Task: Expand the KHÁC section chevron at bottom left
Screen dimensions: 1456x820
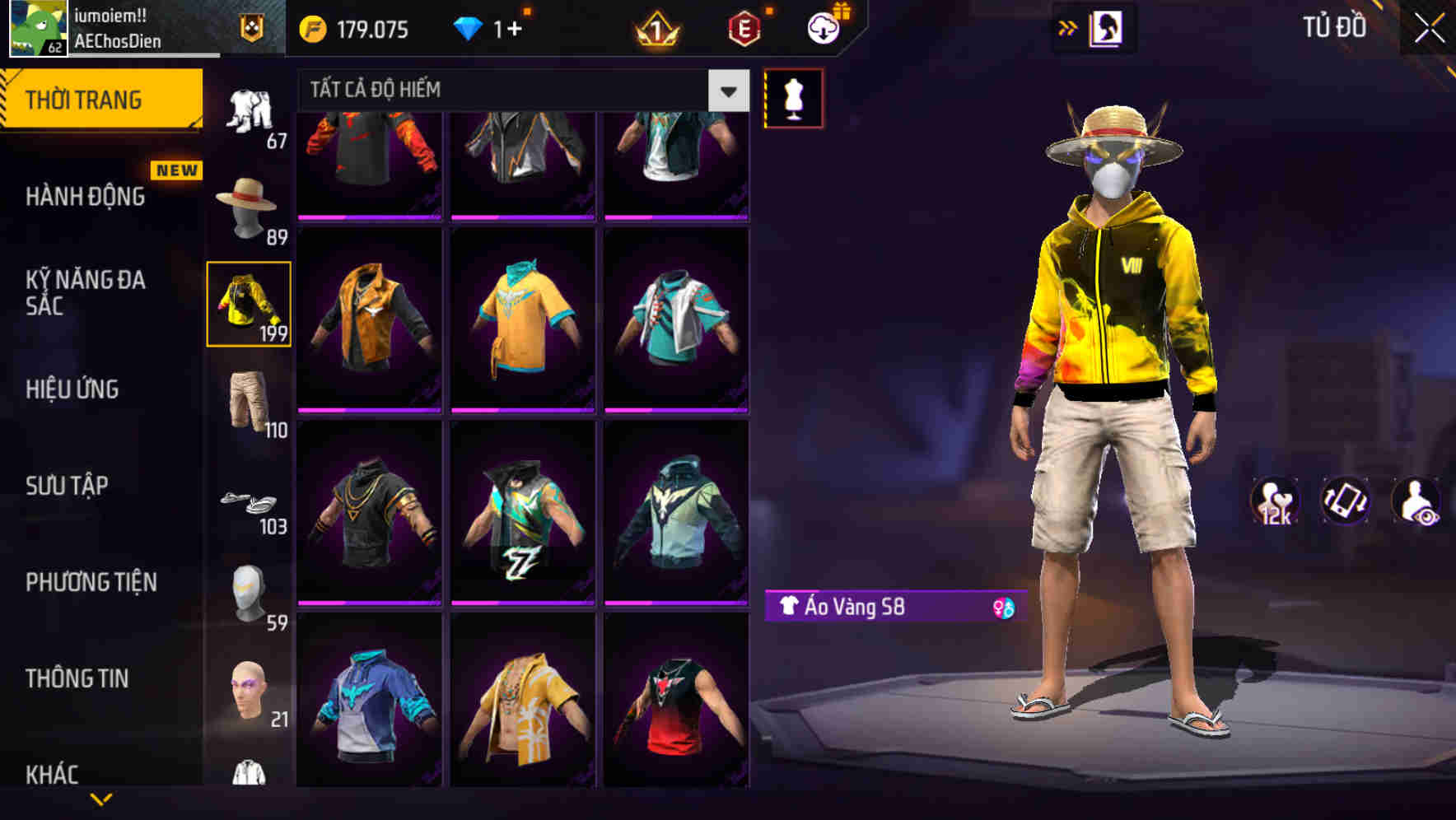Action: 103,800
